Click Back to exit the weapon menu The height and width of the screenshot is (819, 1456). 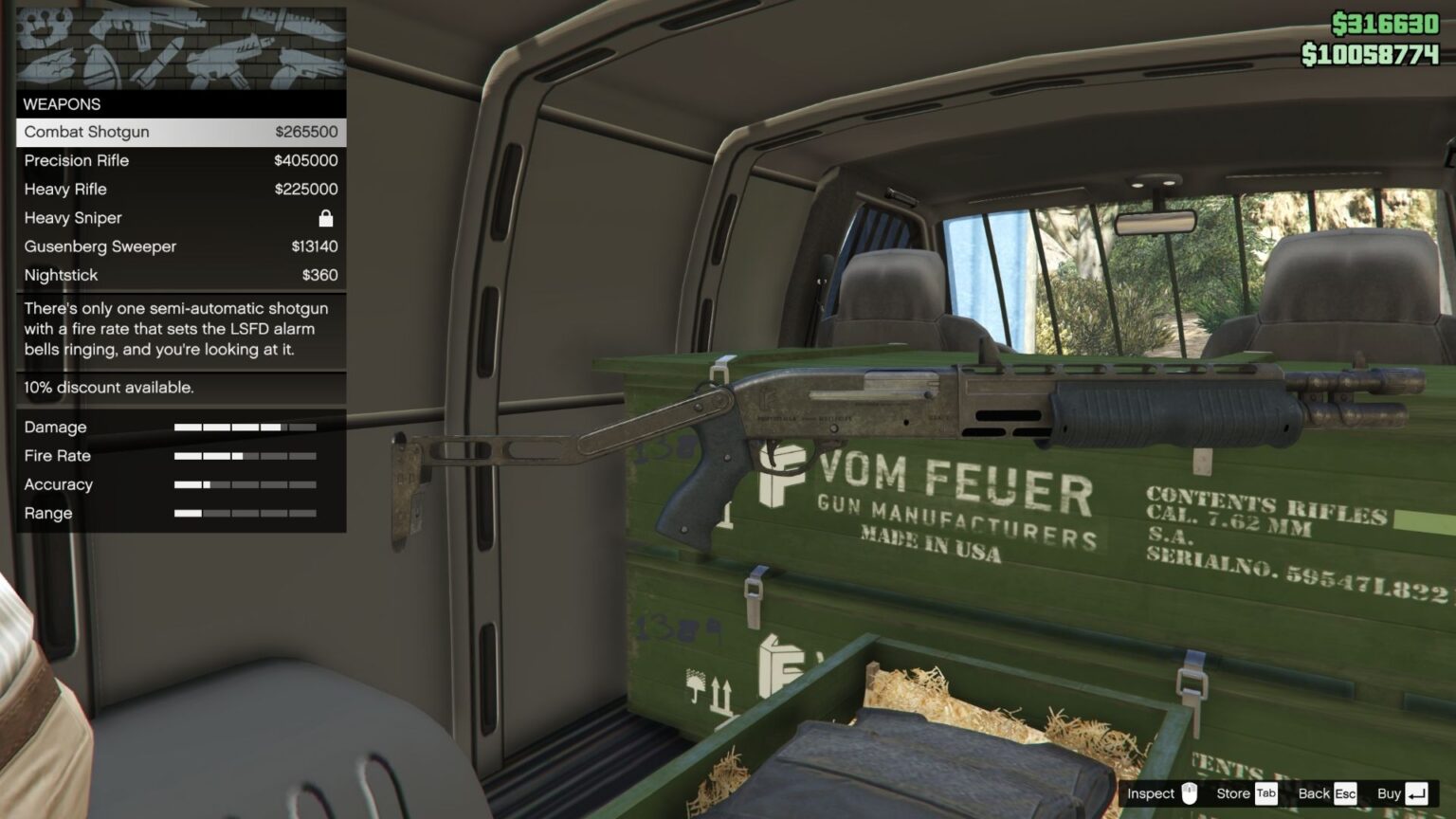[1317, 793]
